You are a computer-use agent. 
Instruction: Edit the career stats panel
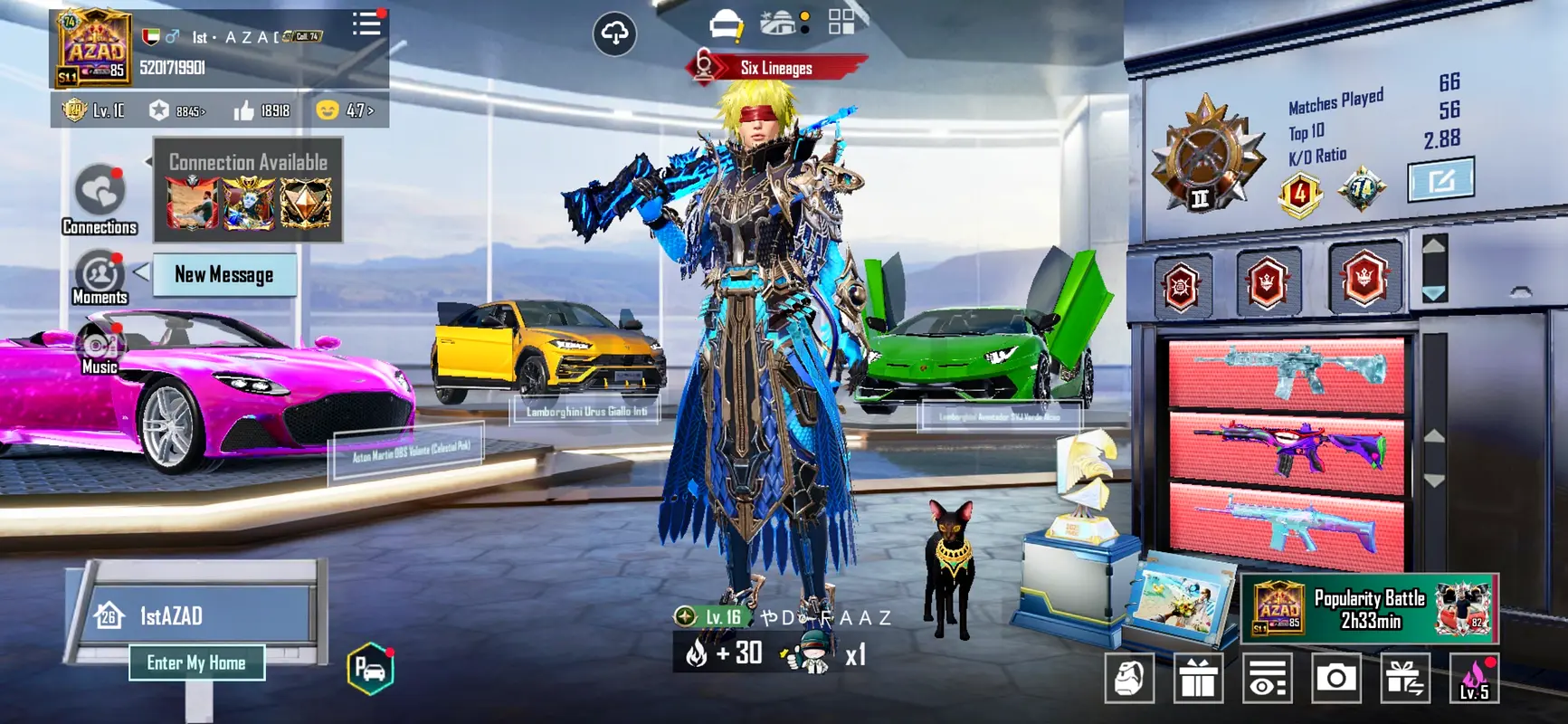click(1440, 180)
